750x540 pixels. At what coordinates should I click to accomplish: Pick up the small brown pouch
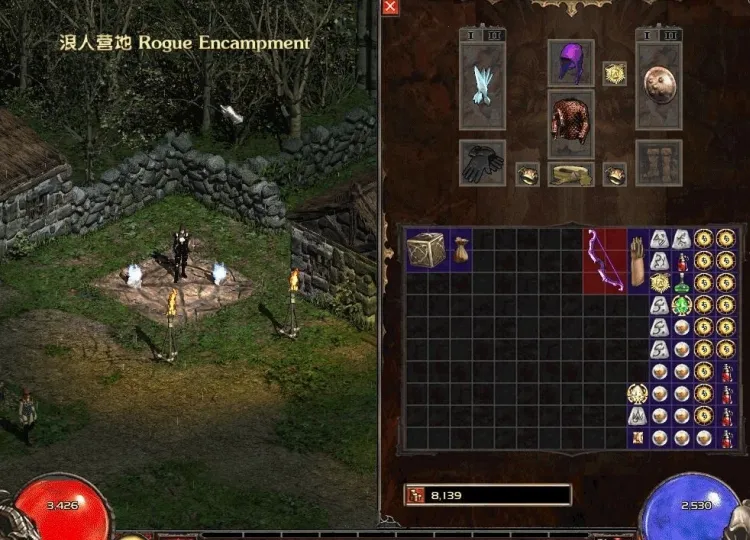(460, 250)
